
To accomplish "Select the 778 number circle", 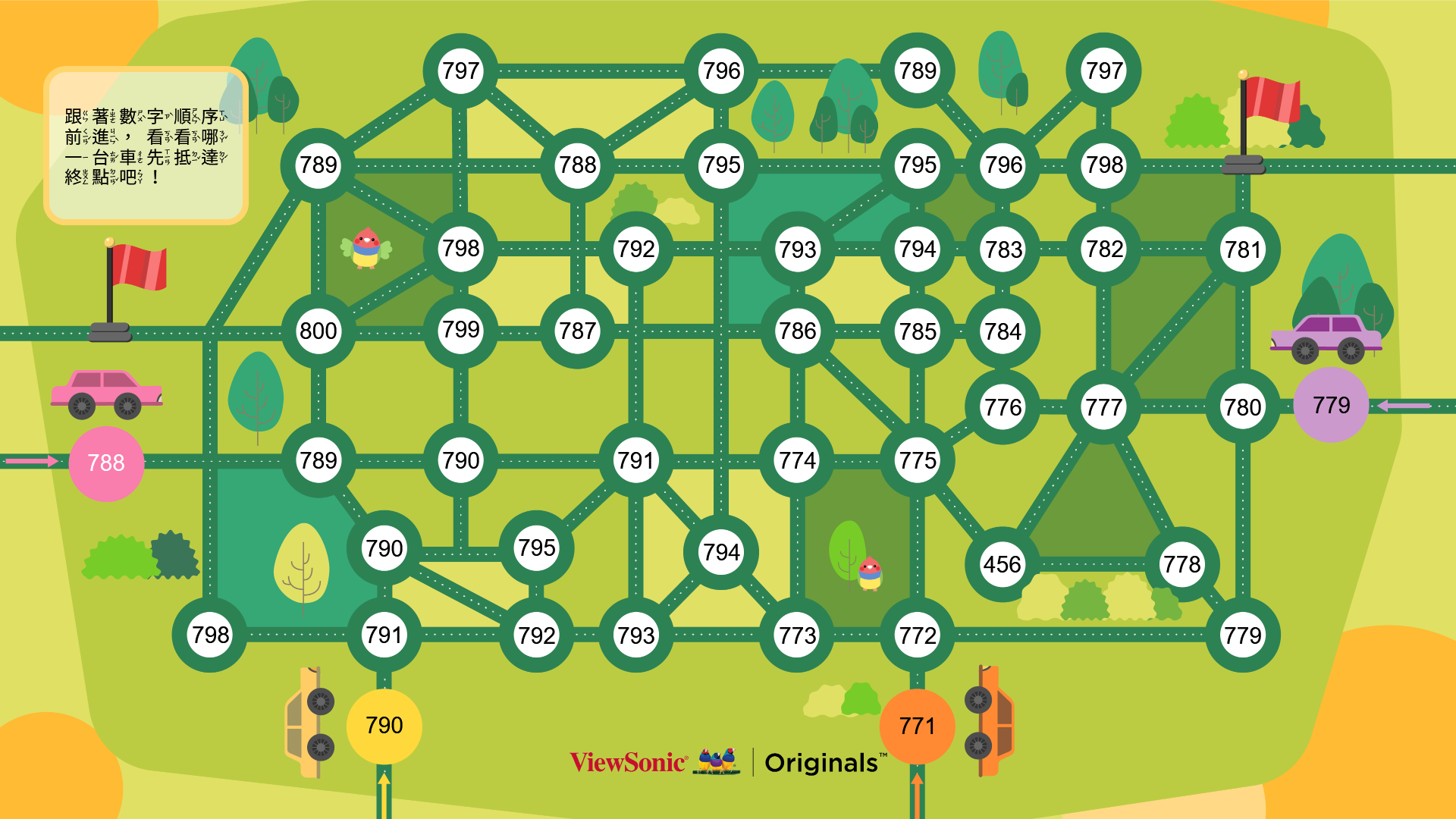I will point(1182,564).
